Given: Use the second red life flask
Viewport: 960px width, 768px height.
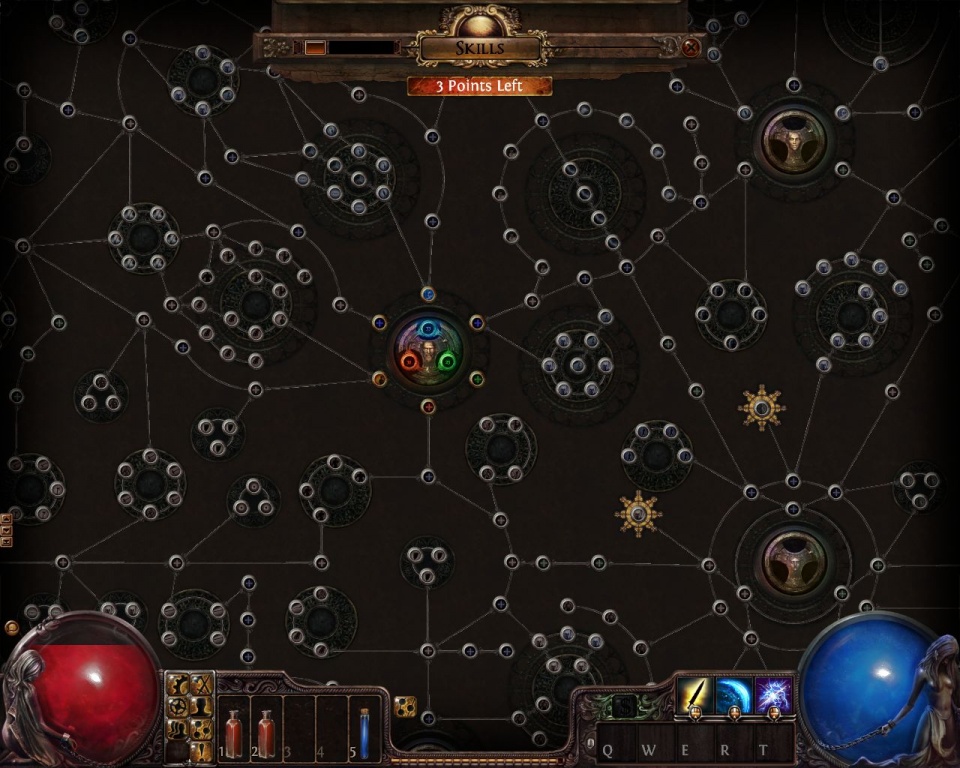Looking at the screenshot, I should 266,733.
